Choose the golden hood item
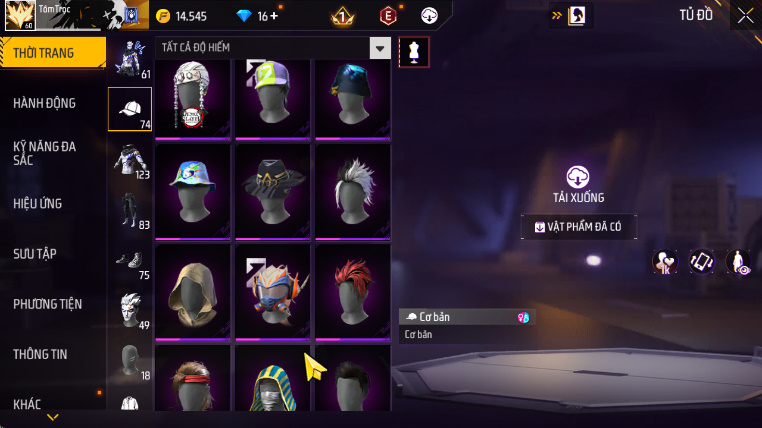The width and height of the screenshot is (762, 428). pyautogui.click(x=194, y=290)
